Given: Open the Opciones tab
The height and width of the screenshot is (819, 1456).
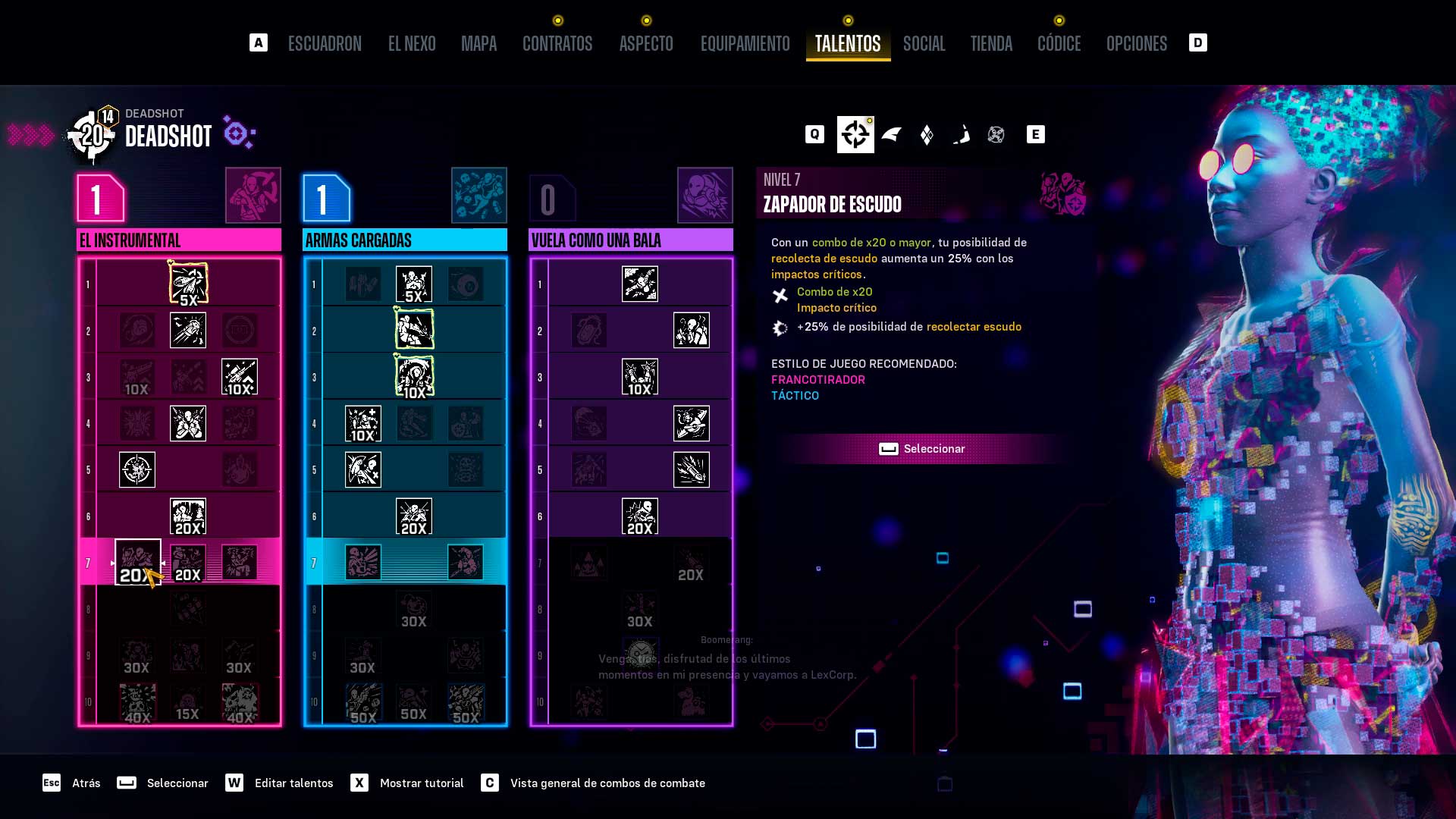Looking at the screenshot, I should (1136, 44).
